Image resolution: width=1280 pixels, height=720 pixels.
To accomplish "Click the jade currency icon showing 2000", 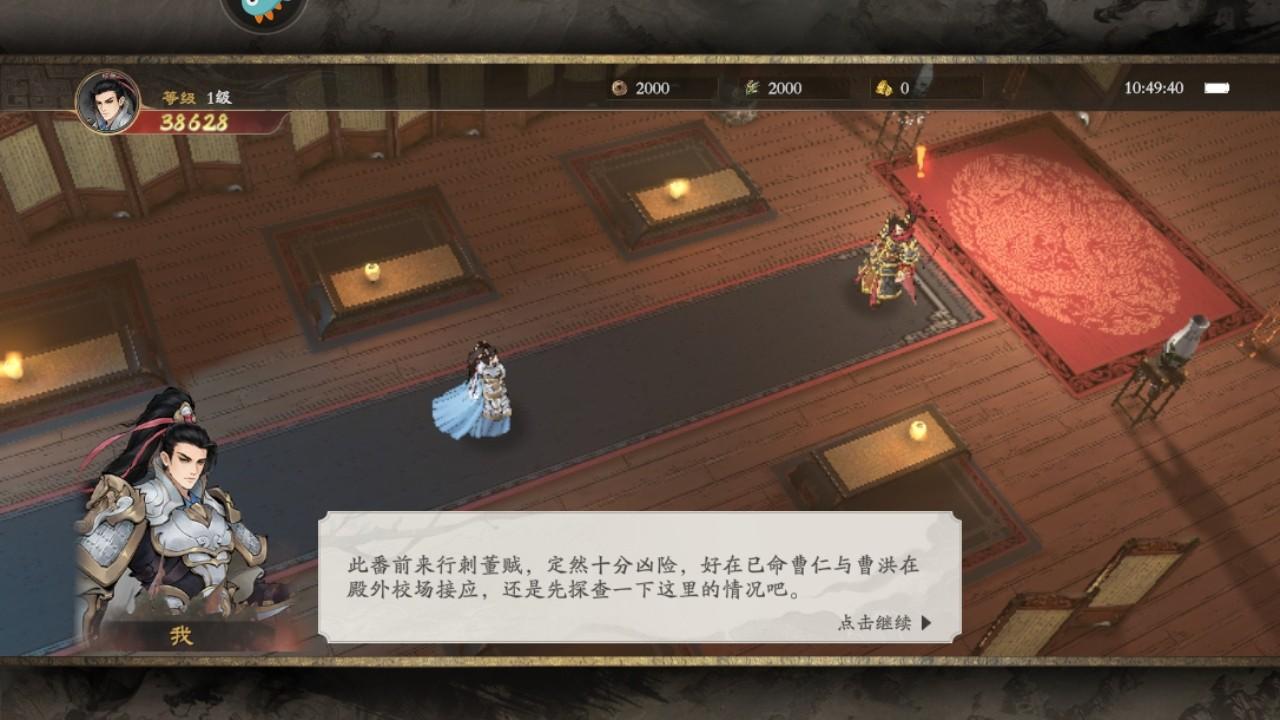I will point(752,88).
